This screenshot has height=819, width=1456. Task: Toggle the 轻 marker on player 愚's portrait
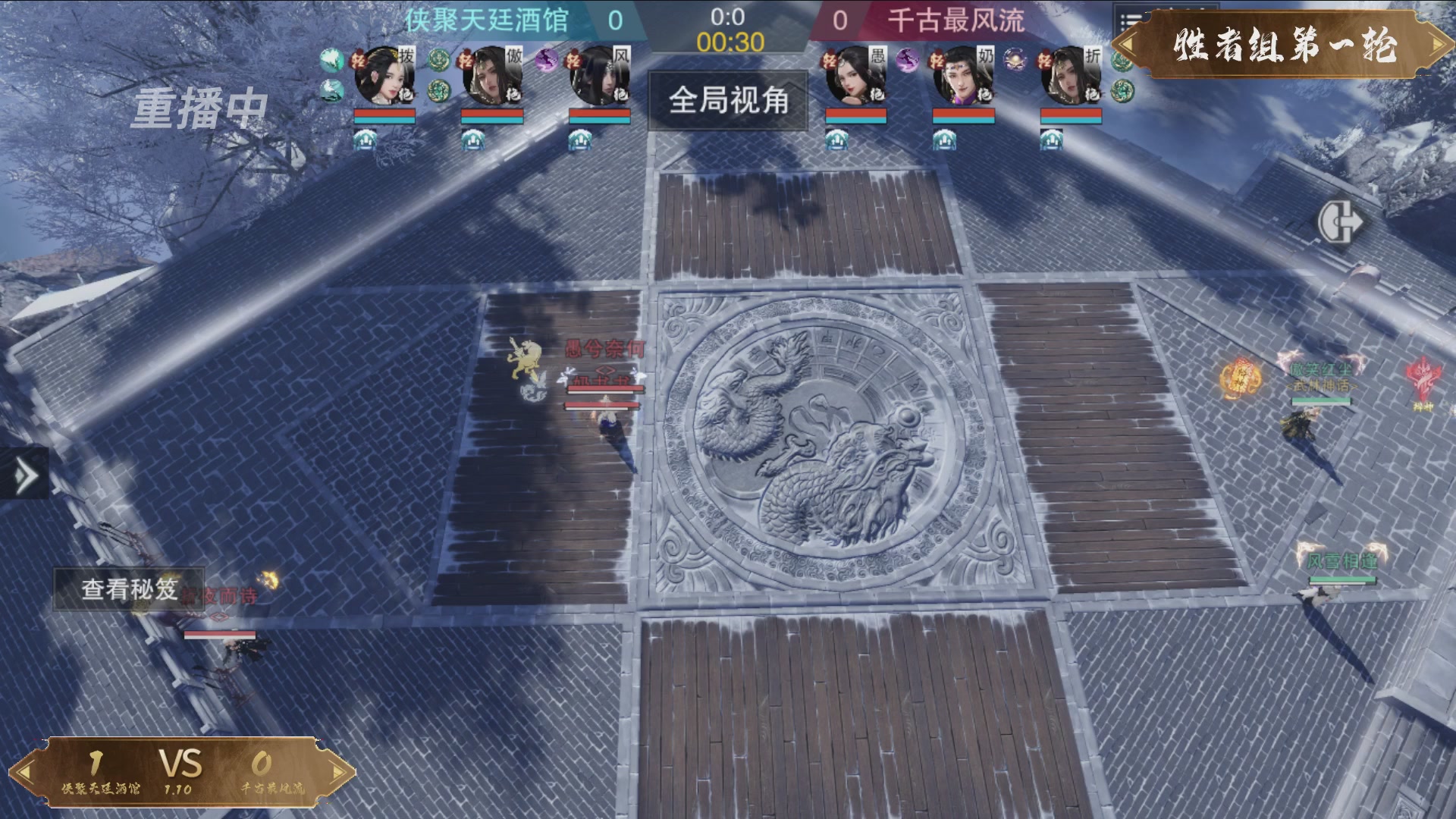tap(830, 60)
